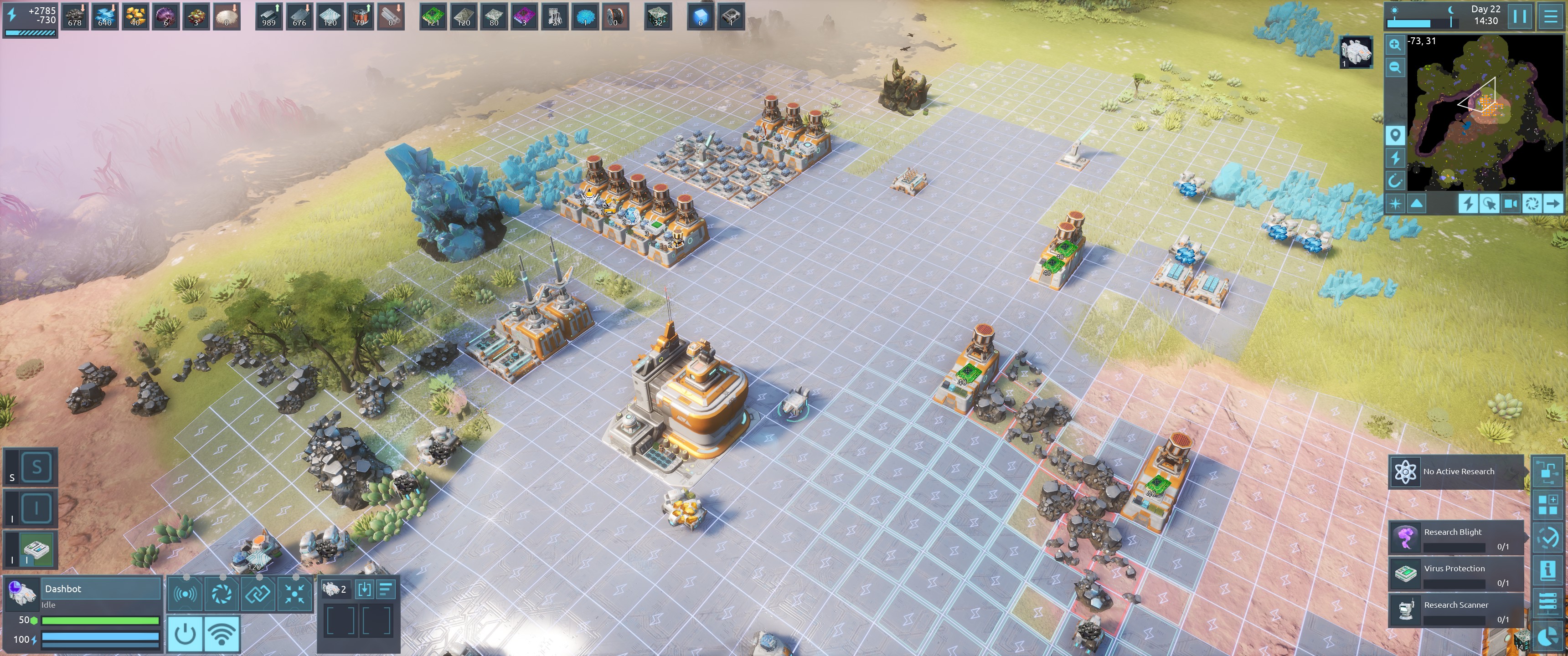Toggle the Dashbot power button
The width and height of the screenshot is (1568, 656).
(x=185, y=634)
